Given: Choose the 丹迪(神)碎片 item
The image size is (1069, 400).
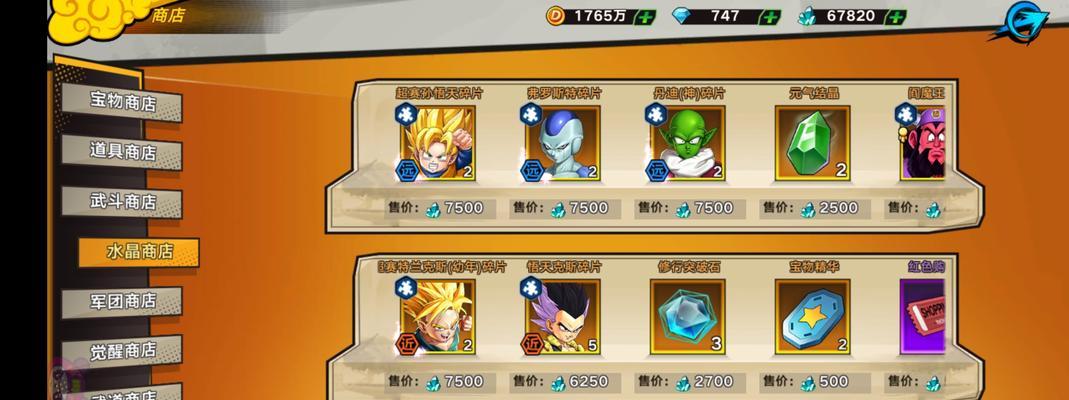Looking at the screenshot, I should point(687,142).
